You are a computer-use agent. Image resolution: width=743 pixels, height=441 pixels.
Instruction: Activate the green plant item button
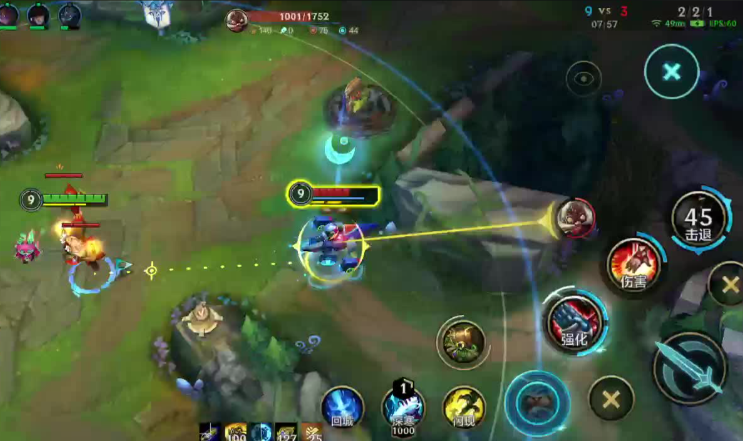tap(461, 343)
